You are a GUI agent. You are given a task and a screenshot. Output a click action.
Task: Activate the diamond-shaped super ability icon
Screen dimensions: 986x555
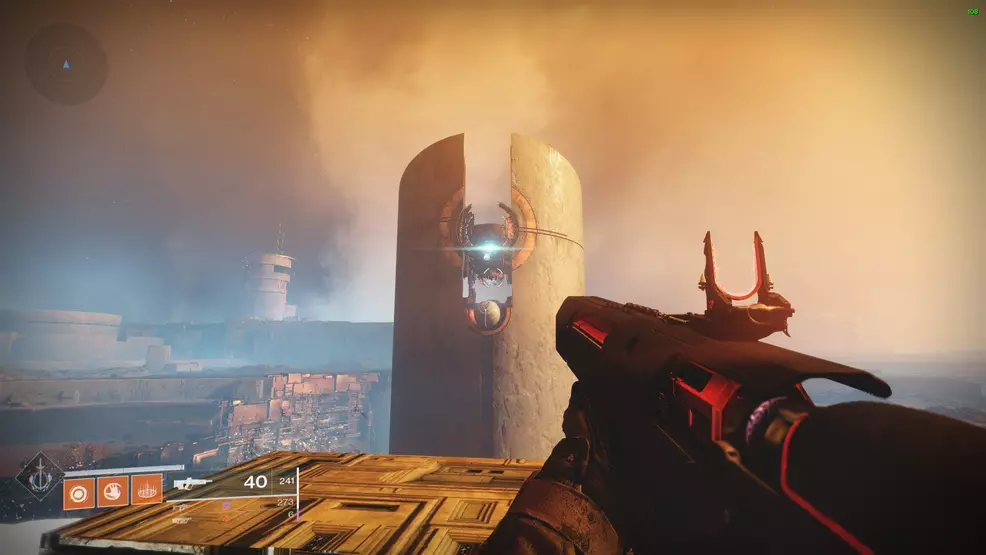[38, 476]
